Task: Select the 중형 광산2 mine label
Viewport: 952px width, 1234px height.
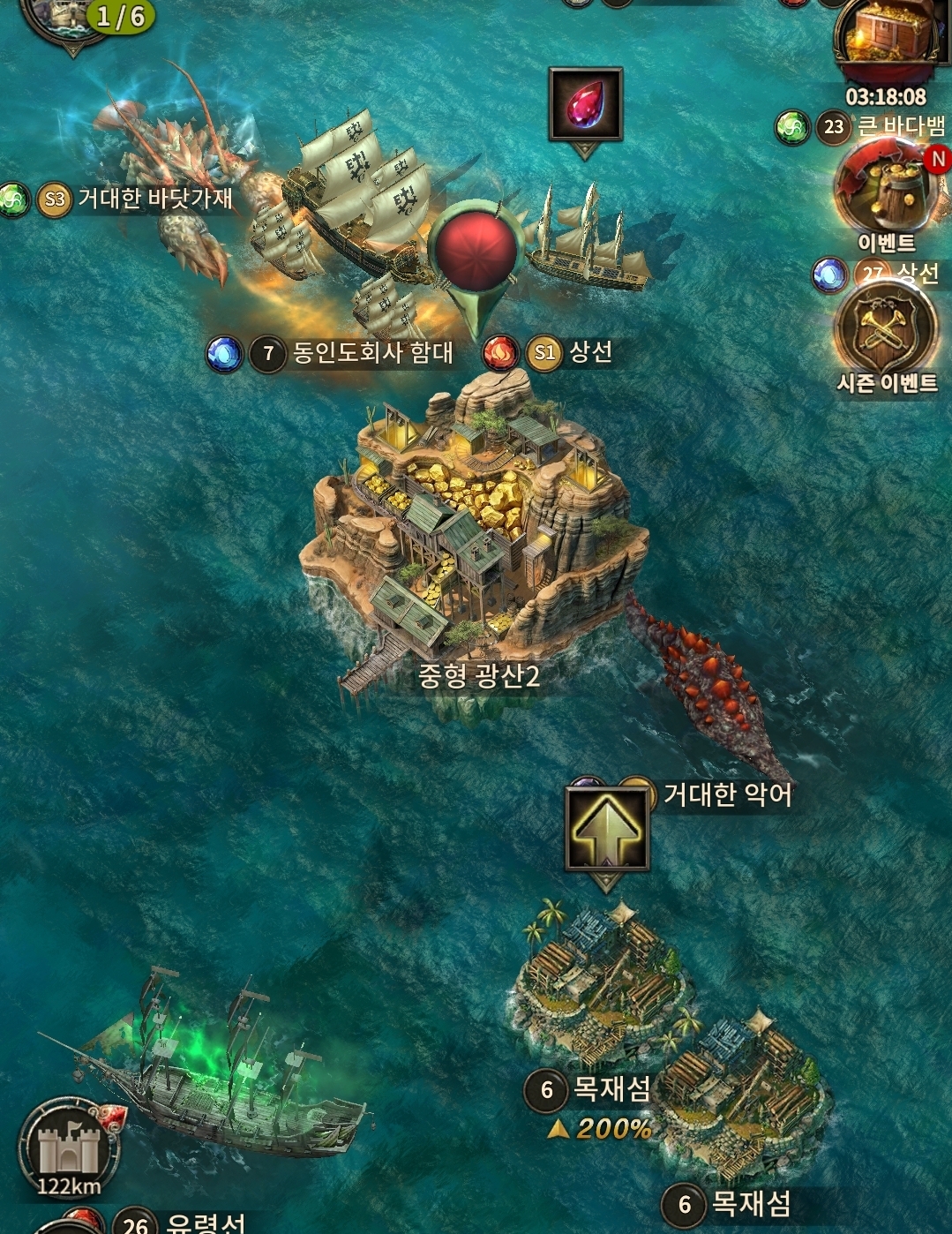Action: tap(478, 676)
